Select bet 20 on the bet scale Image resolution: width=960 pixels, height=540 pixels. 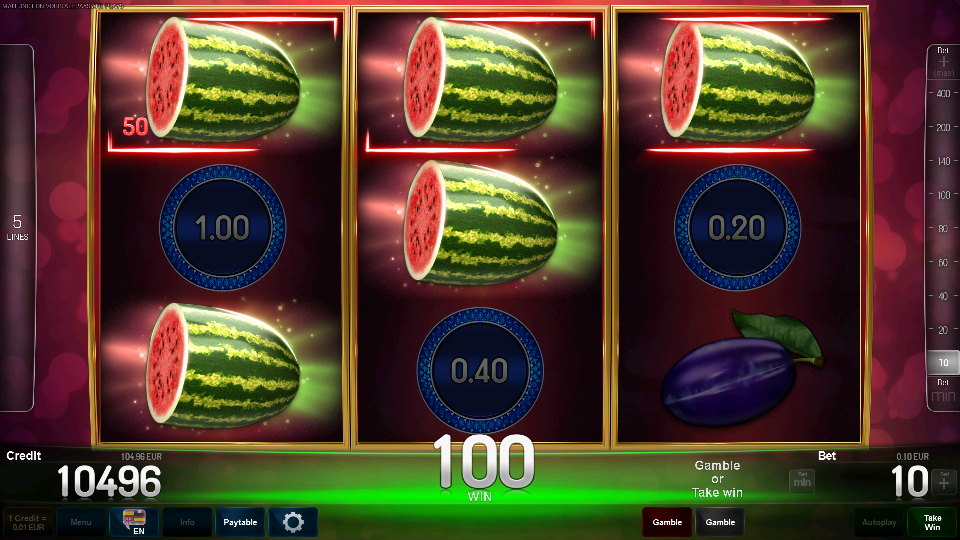(941, 330)
